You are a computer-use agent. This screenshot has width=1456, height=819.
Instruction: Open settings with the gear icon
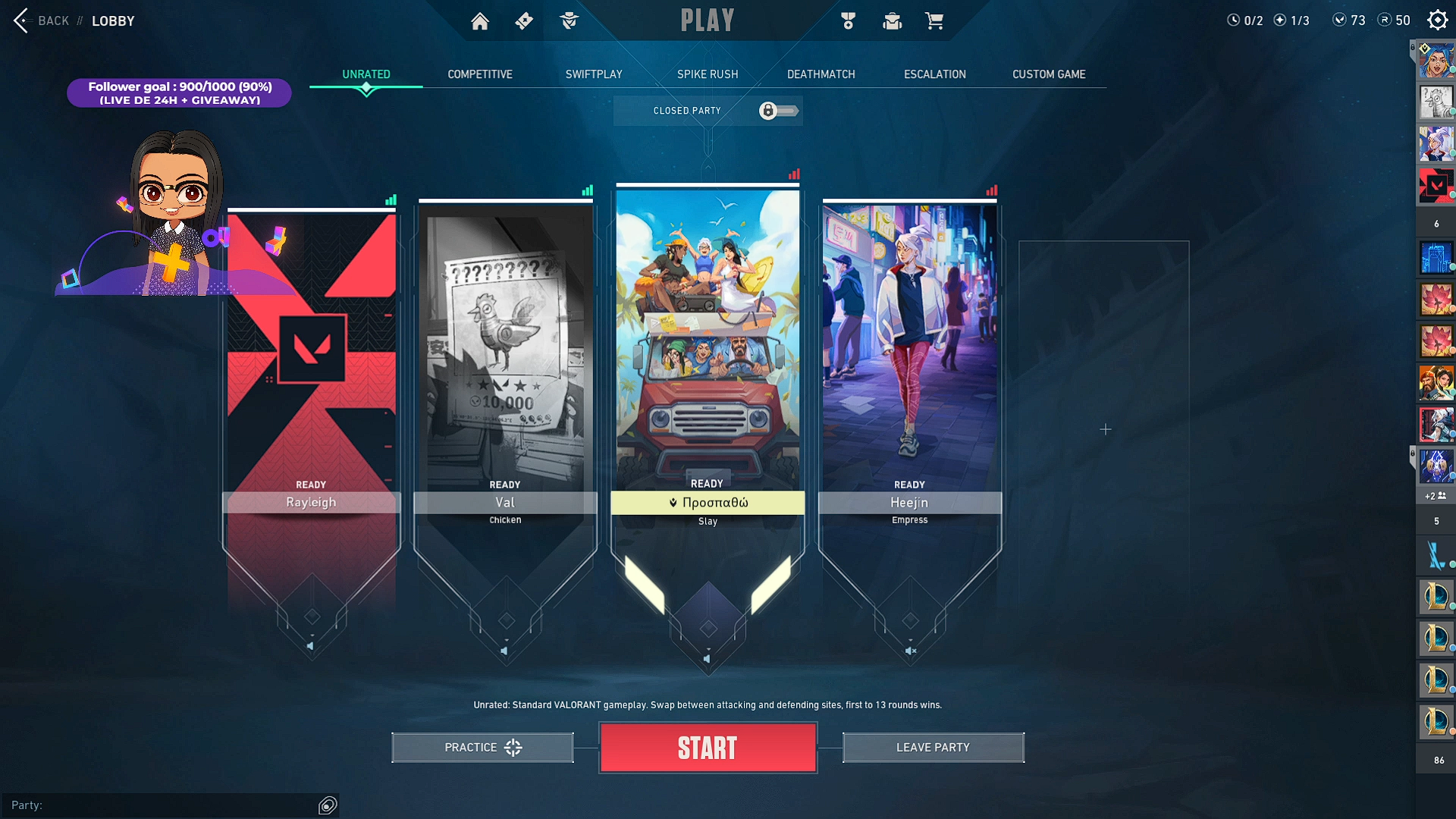[x=1438, y=20]
